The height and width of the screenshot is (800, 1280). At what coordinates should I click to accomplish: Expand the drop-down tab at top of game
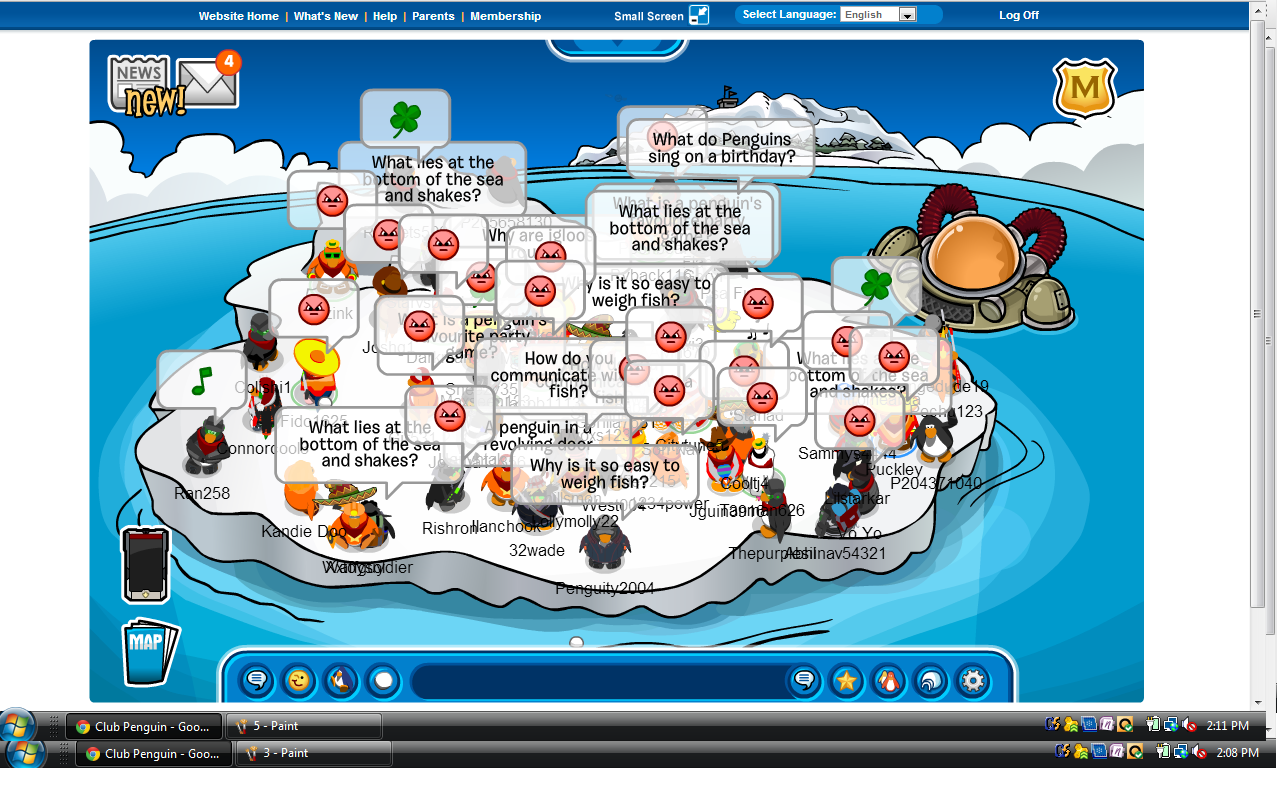coord(617,46)
